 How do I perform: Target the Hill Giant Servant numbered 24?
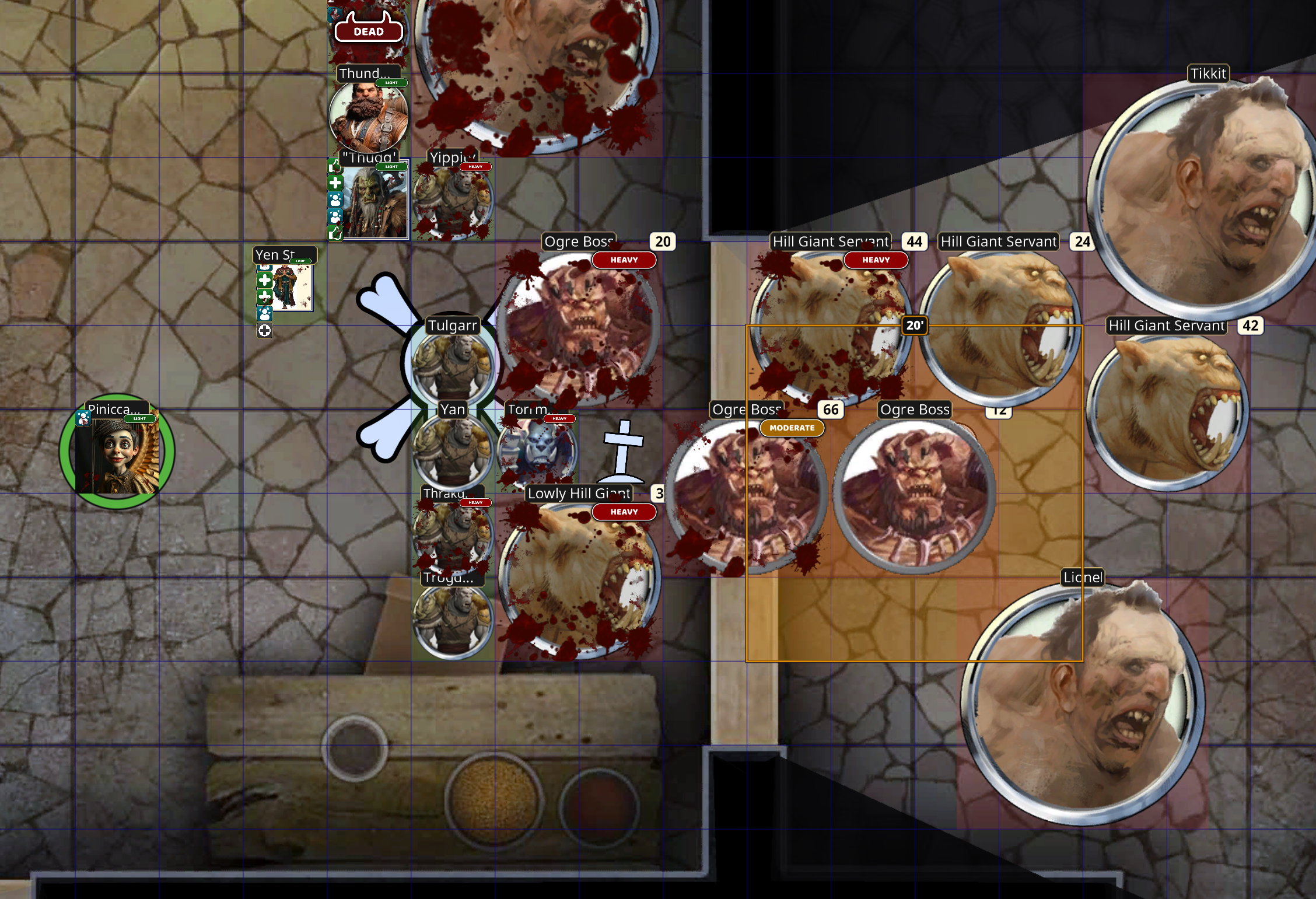(999, 327)
